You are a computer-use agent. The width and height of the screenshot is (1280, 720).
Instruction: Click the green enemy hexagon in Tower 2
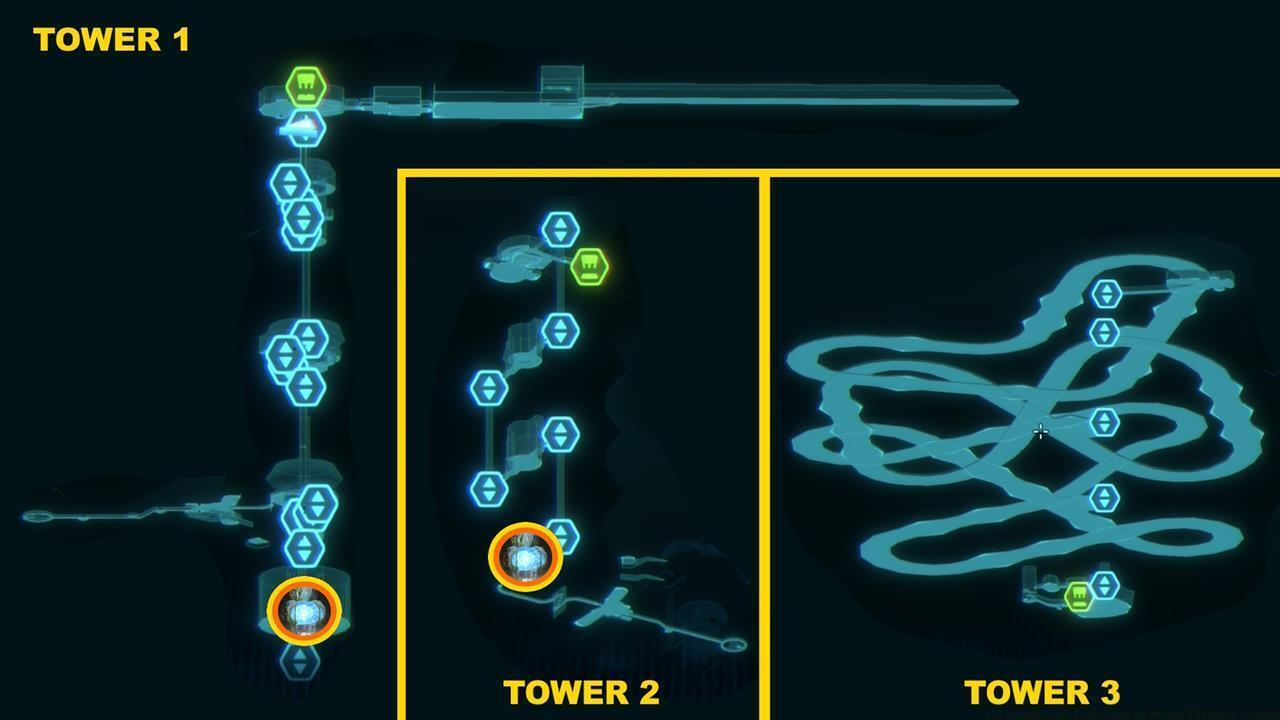pyautogui.click(x=588, y=267)
